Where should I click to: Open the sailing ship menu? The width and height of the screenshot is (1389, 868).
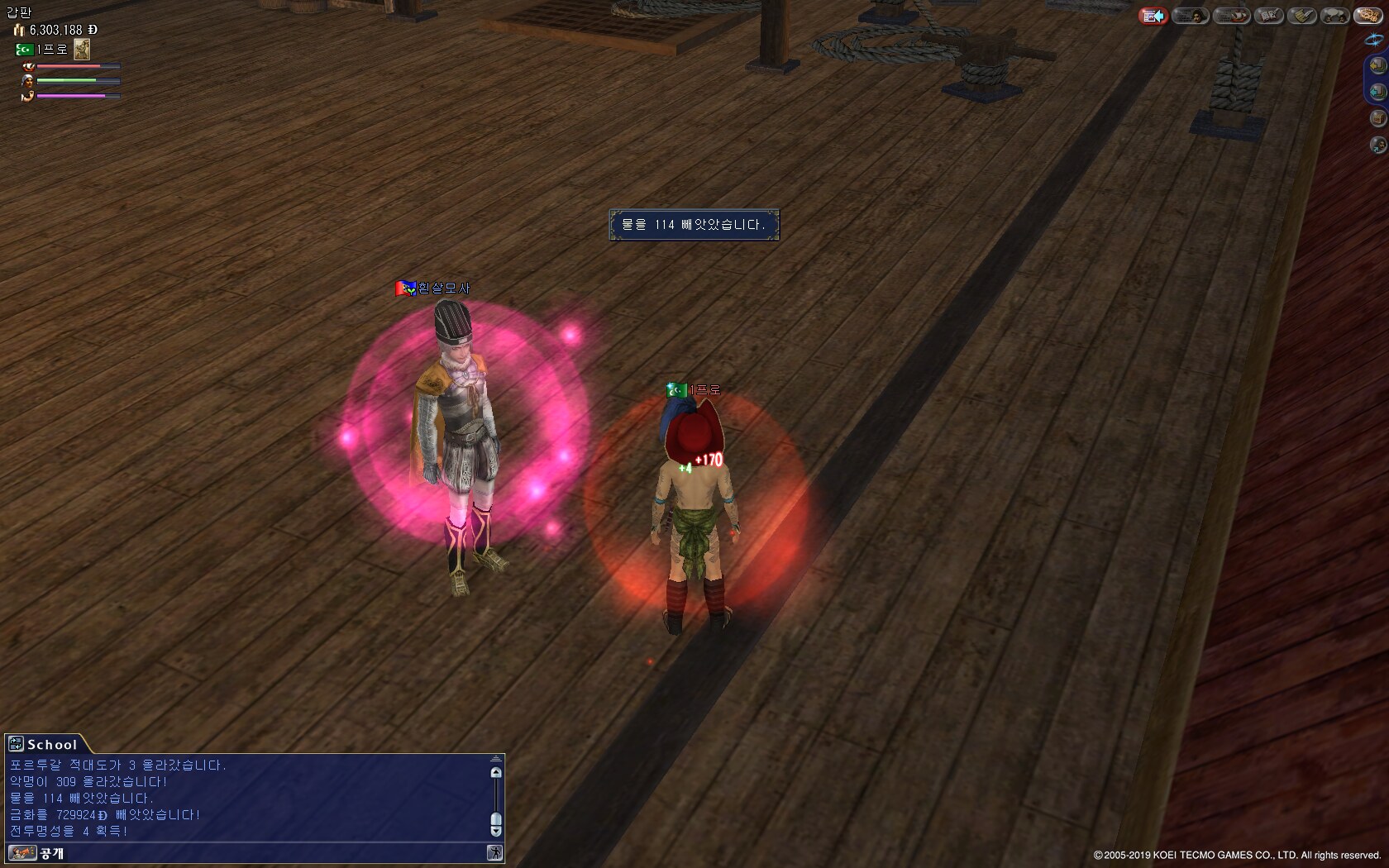(1231, 16)
